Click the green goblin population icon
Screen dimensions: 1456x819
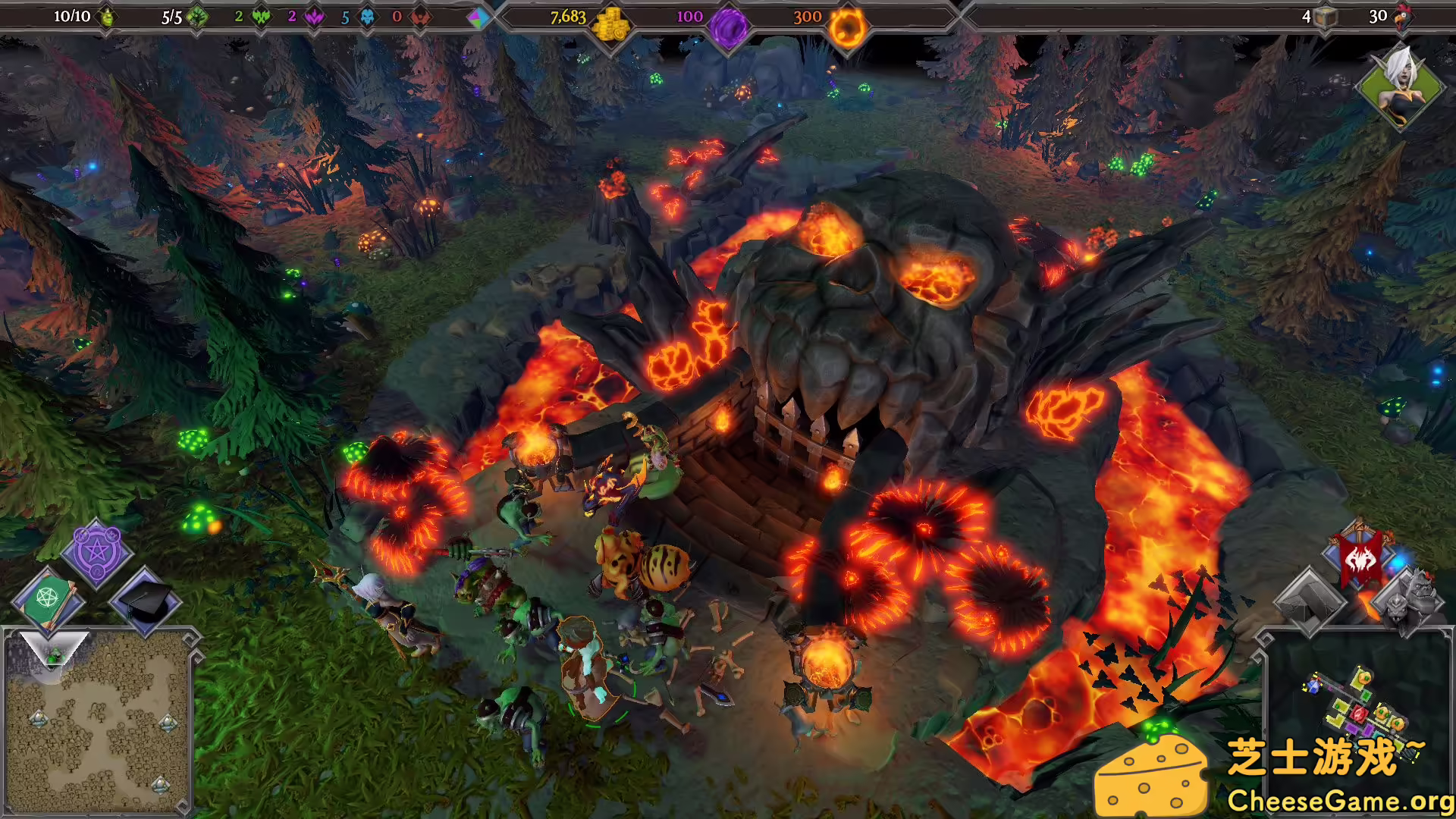106,17
